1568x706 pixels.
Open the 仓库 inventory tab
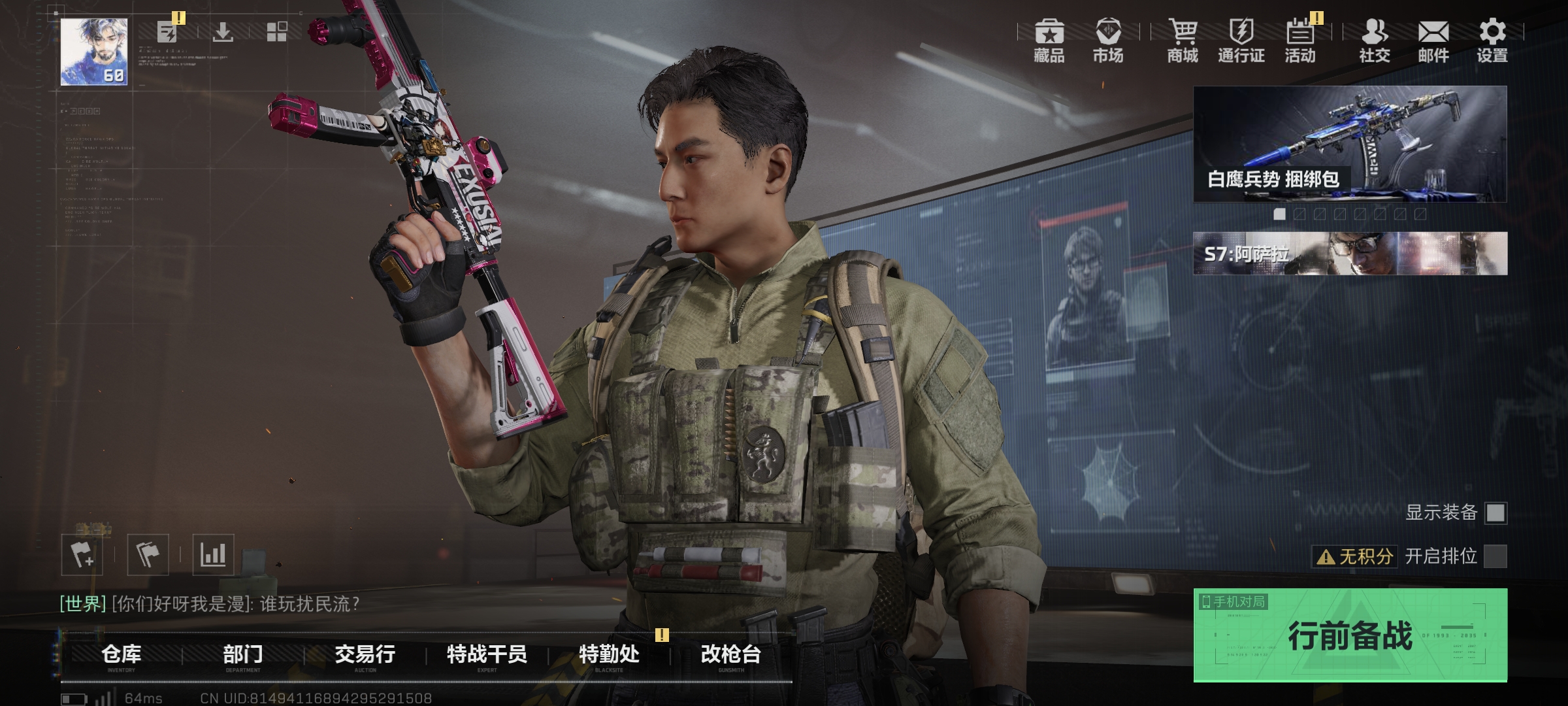pyautogui.click(x=122, y=654)
